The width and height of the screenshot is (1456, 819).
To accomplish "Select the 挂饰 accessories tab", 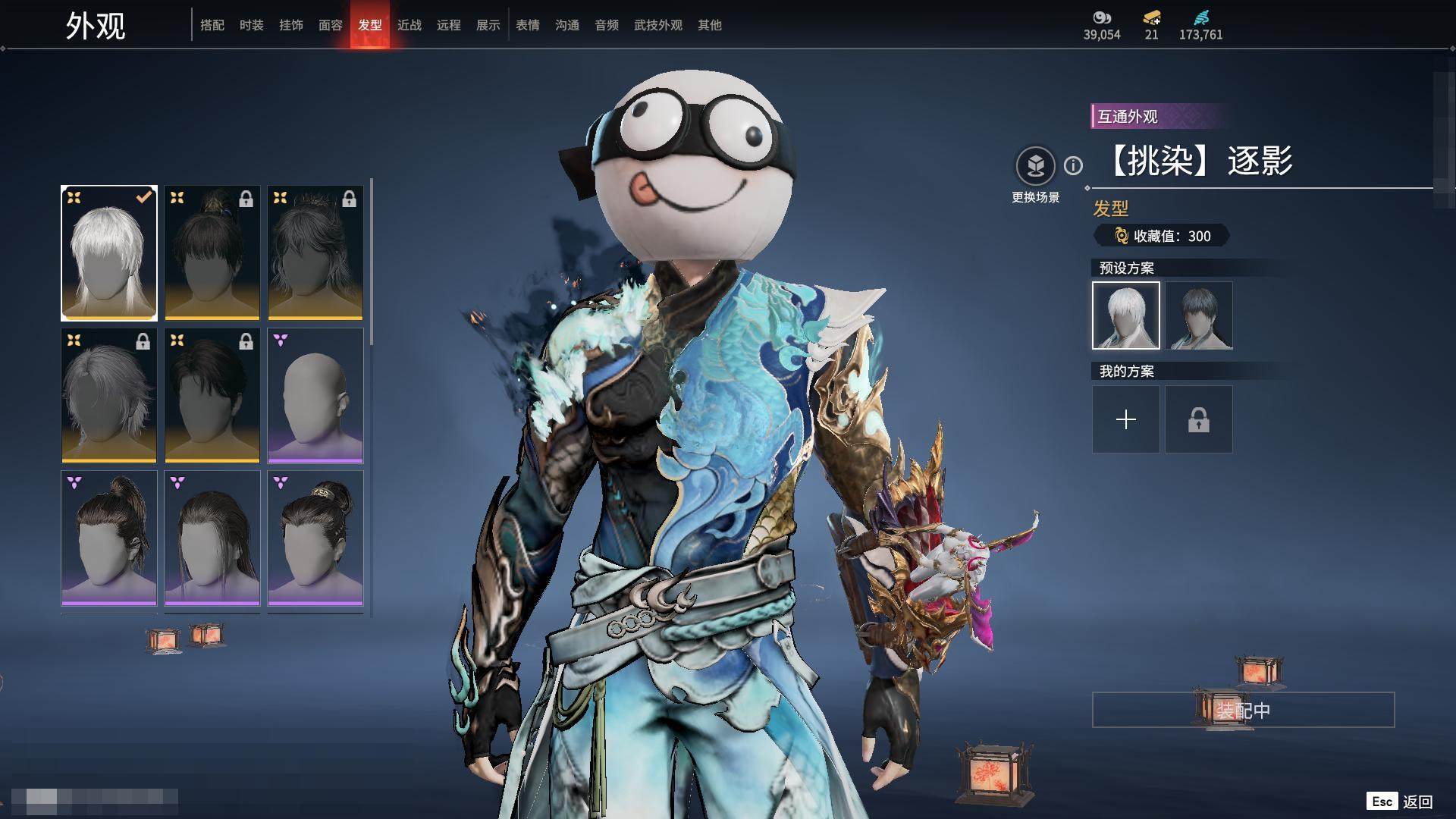I will click(291, 25).
